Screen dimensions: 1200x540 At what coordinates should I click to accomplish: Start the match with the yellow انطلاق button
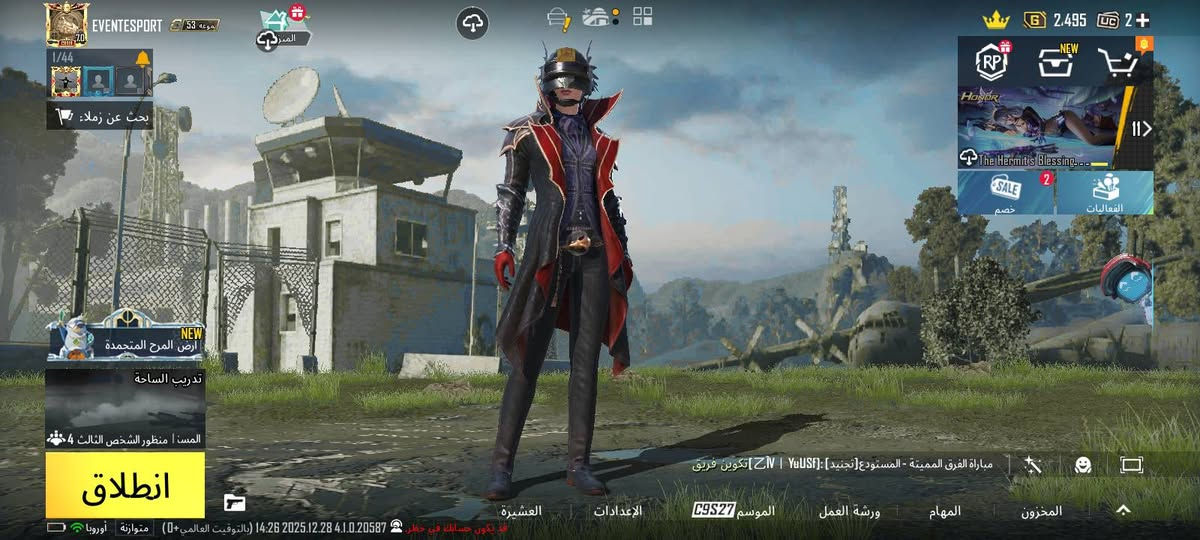coord(125,485)
